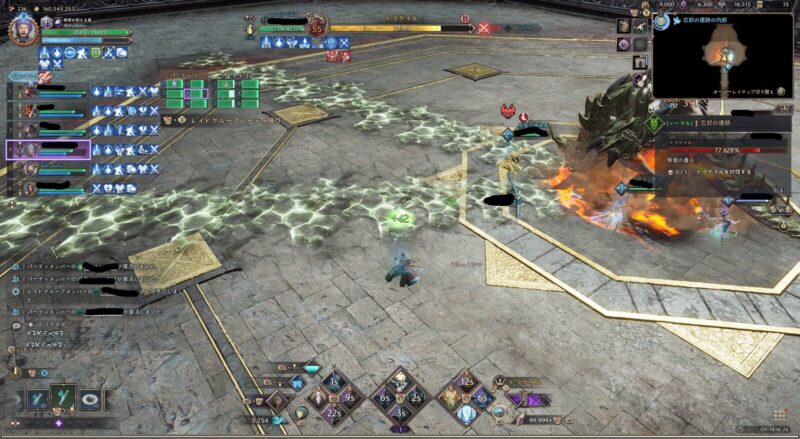Use the ring-shaped quick slot item
The width and height of the screenshot is (800, 439).
(x=90, y=400)
